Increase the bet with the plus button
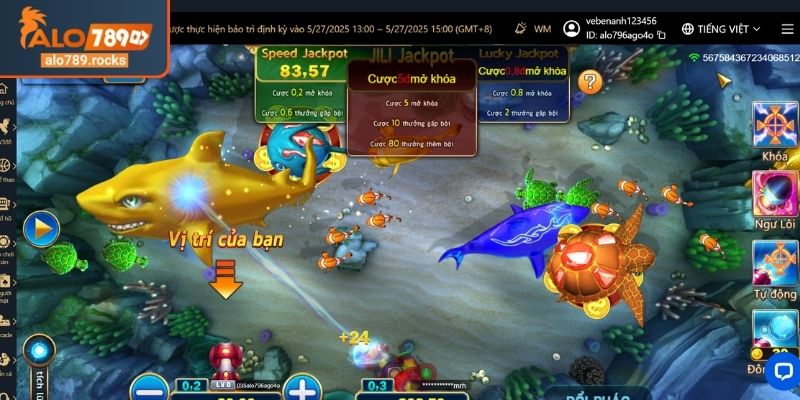The image size is (800, 400). click(x=300, y=387)
